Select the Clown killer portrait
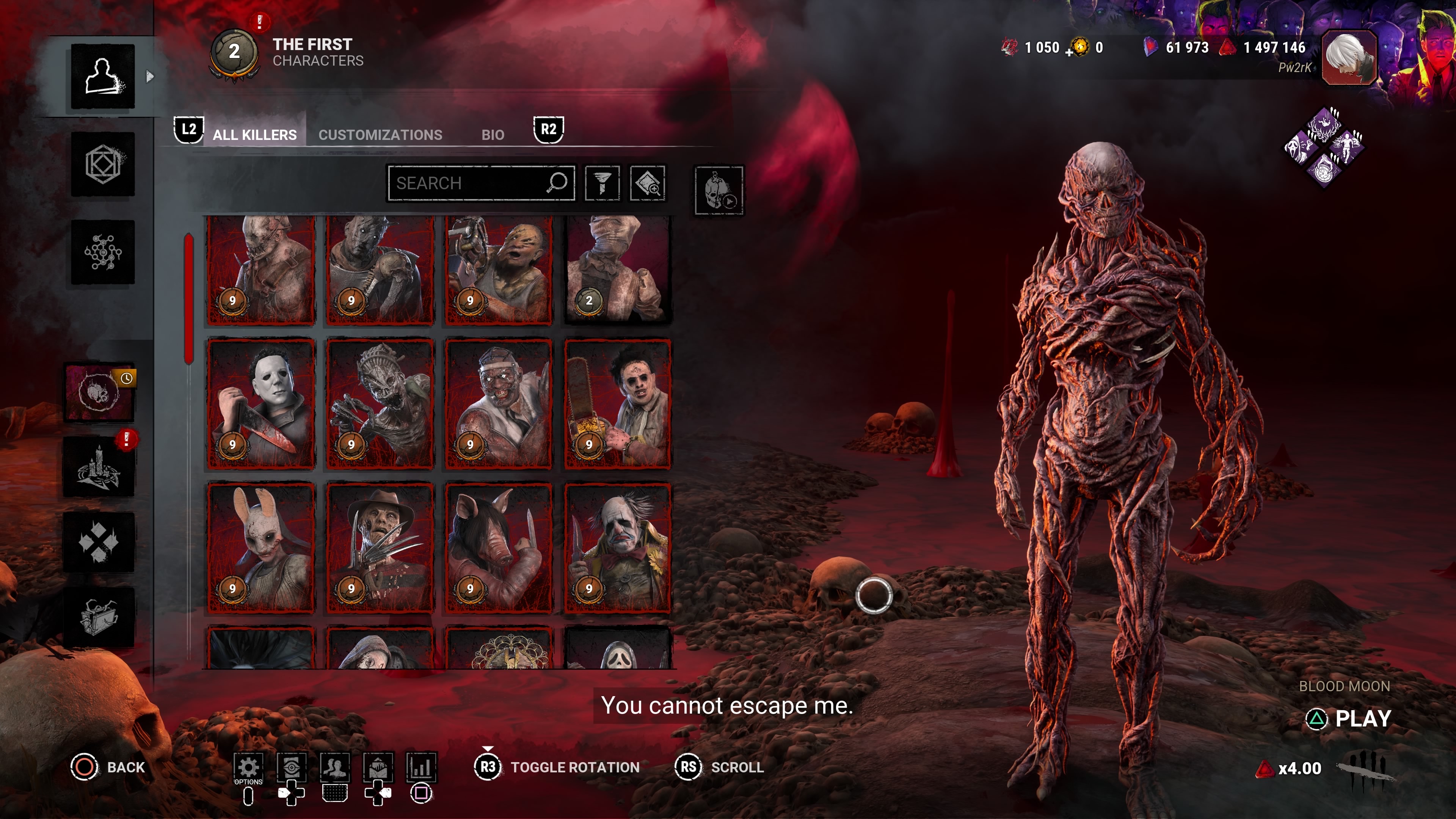 pos(617,547)
